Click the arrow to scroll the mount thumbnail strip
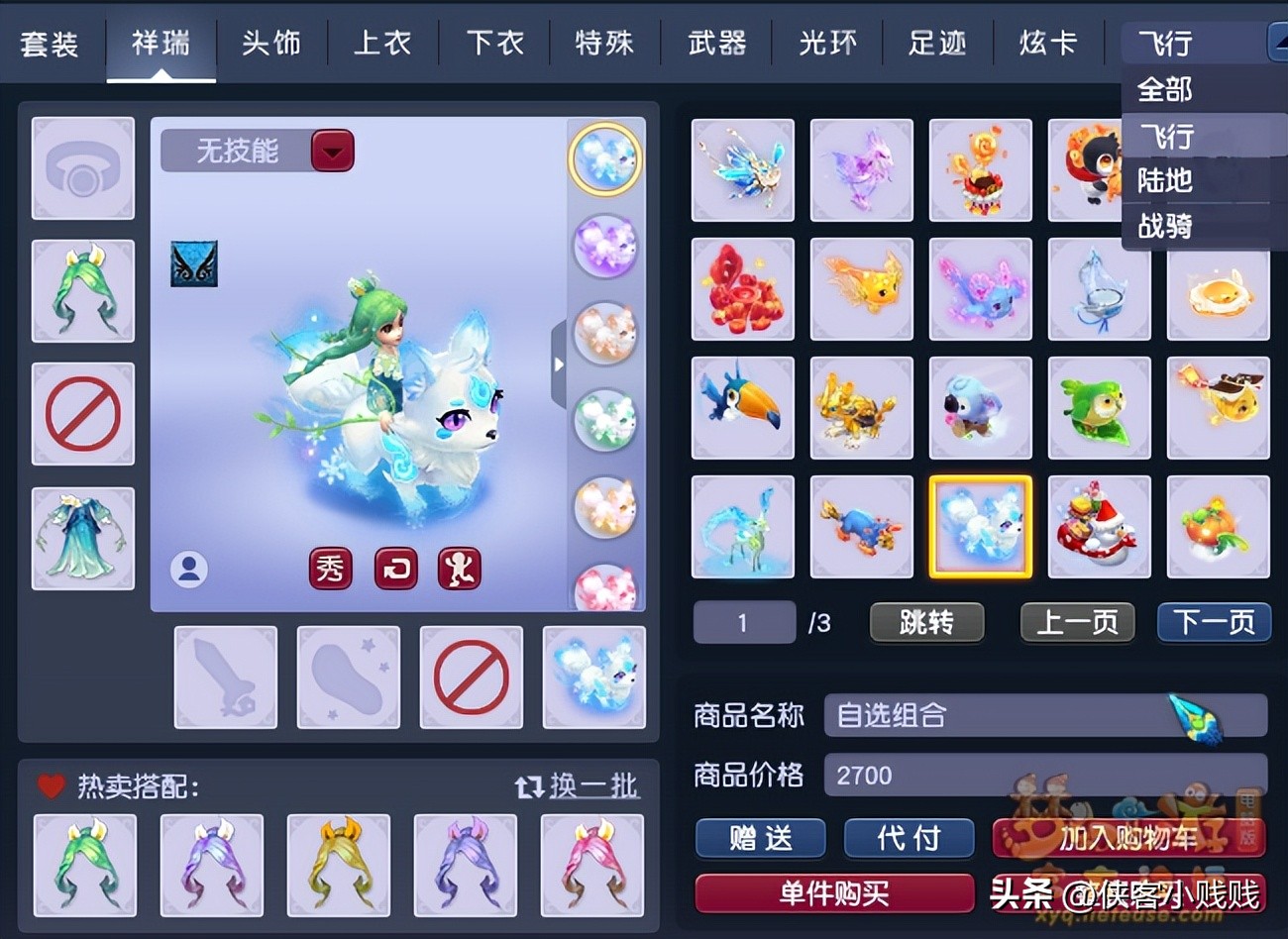The image size is (1288, 939). pos(560,365)
